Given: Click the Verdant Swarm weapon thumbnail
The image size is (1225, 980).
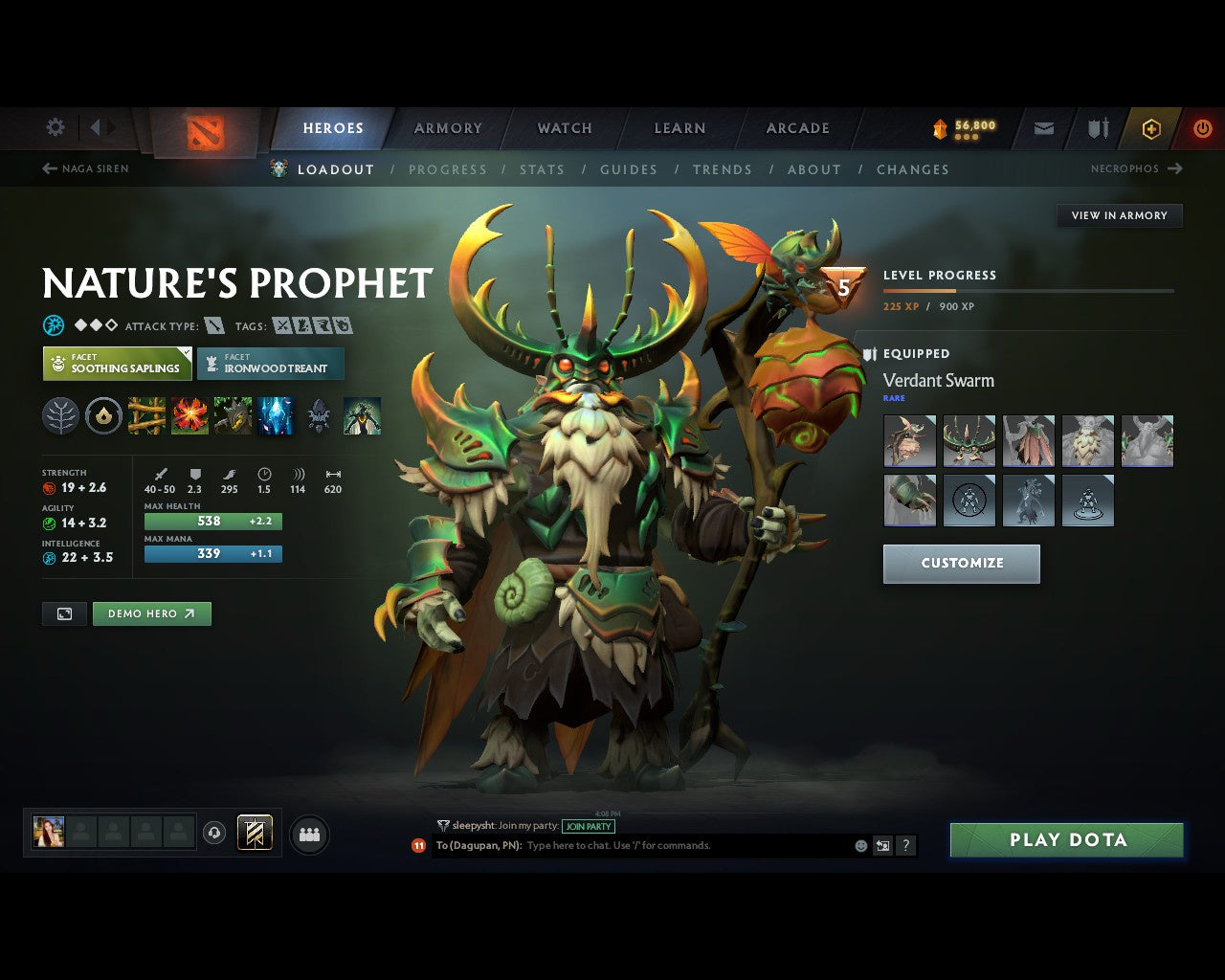Looking at the screenshot, I should tap(910, 440).
